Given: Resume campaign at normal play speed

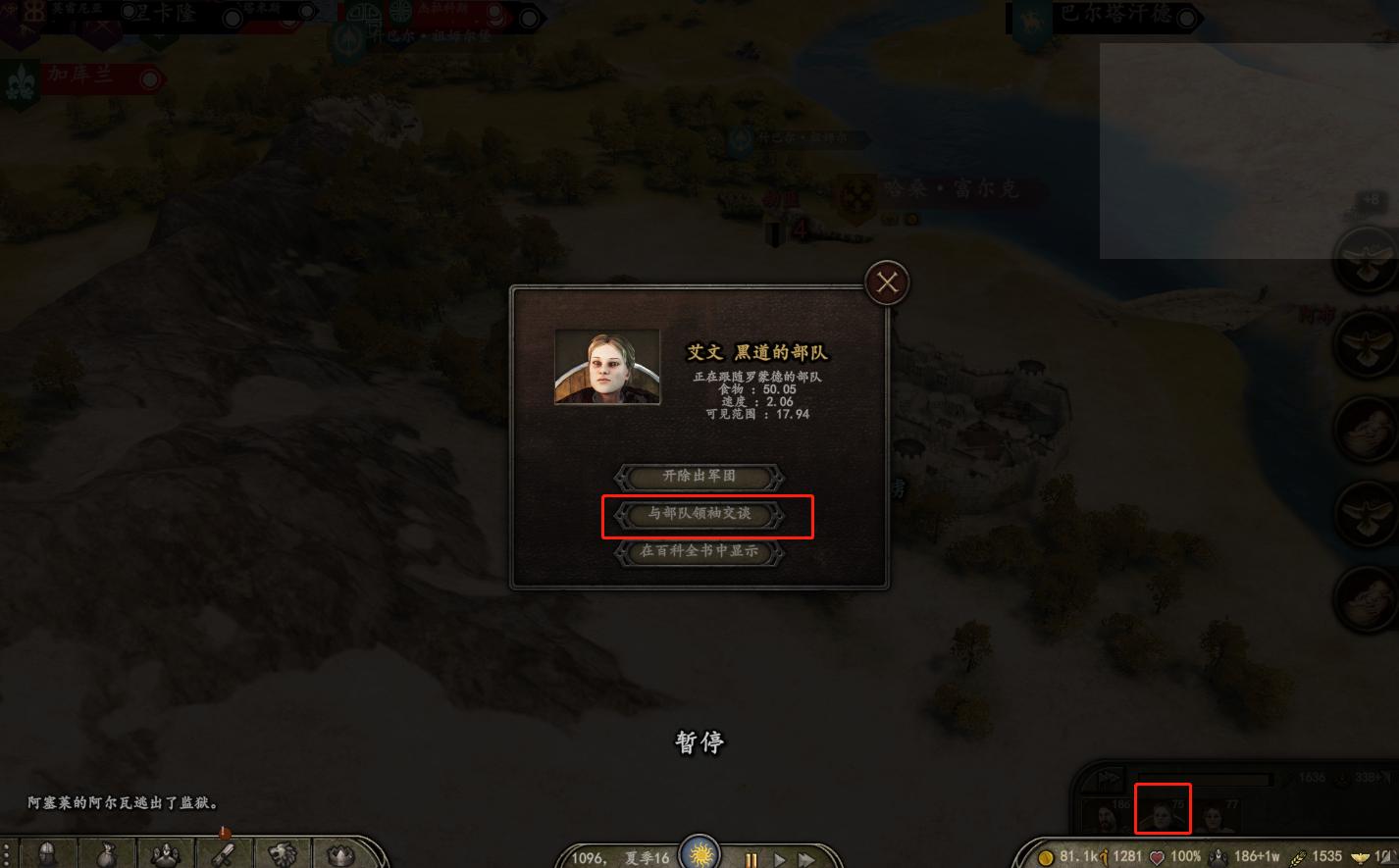Looking at the screenshot, I should 779,855.
